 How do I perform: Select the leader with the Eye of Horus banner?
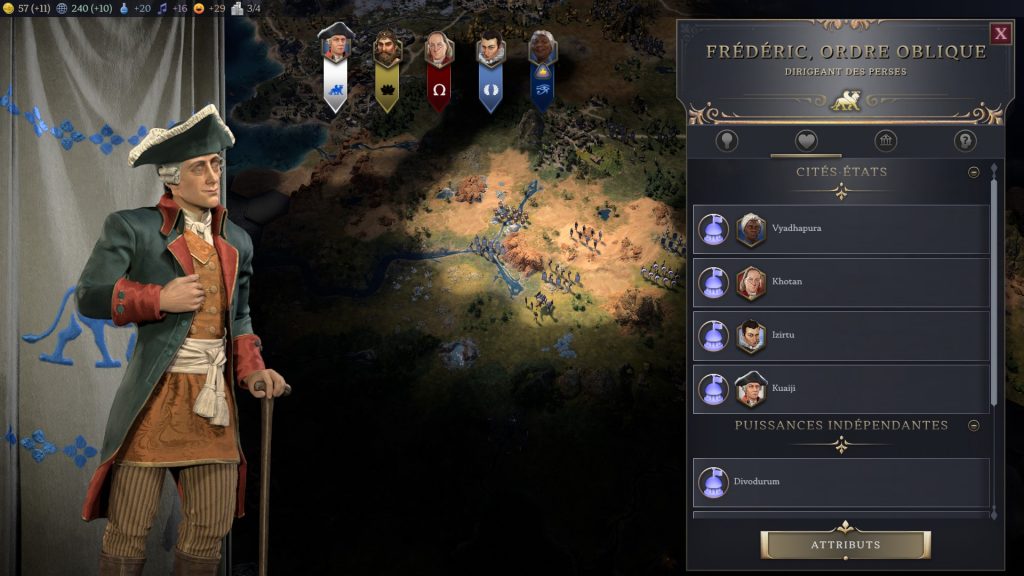point(542,72)
